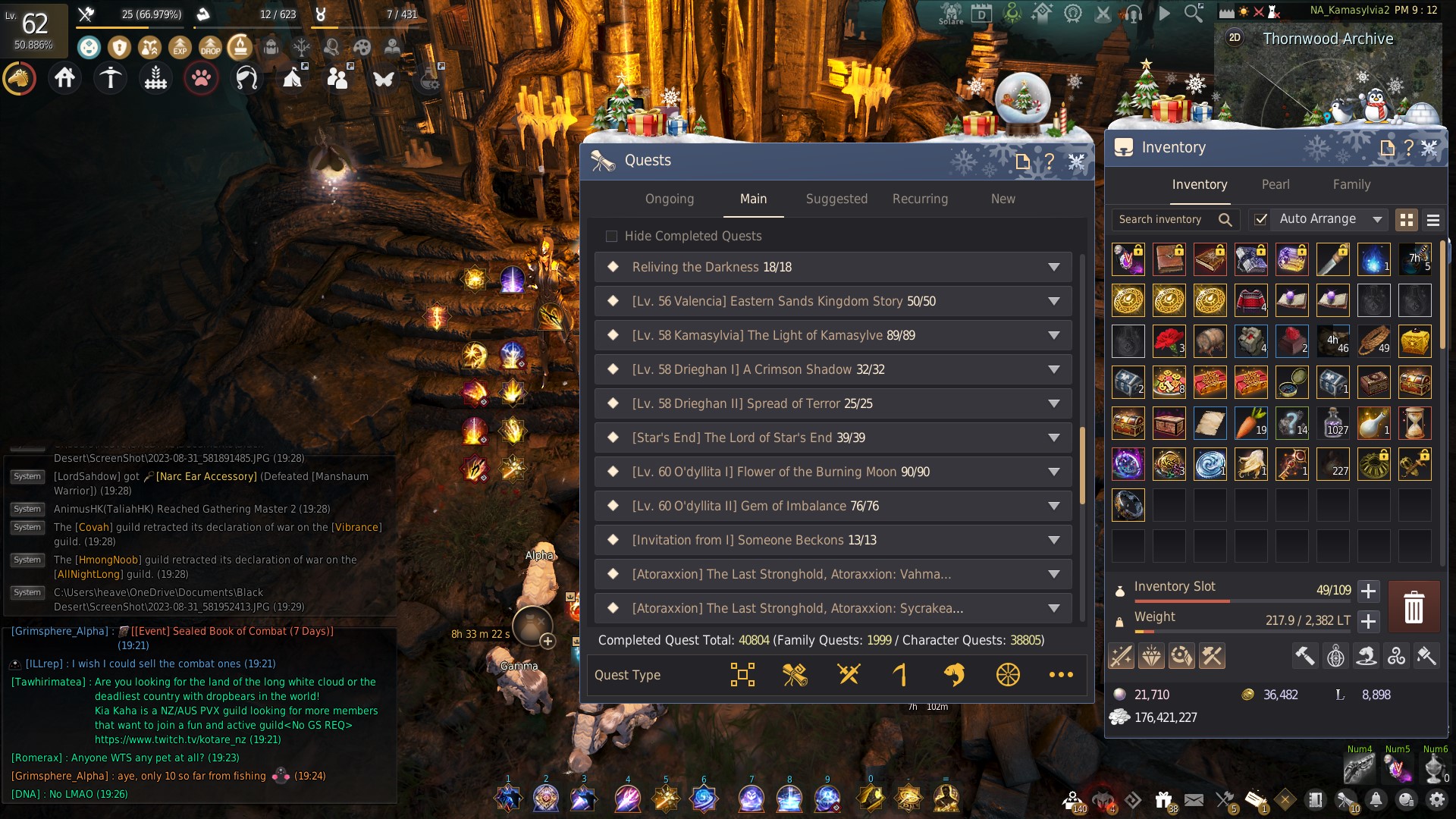The image size is (1456, 819).
Task: Switch to the Pearl inventory tab
Action: pyautogui.click(x=1276, y=184)
